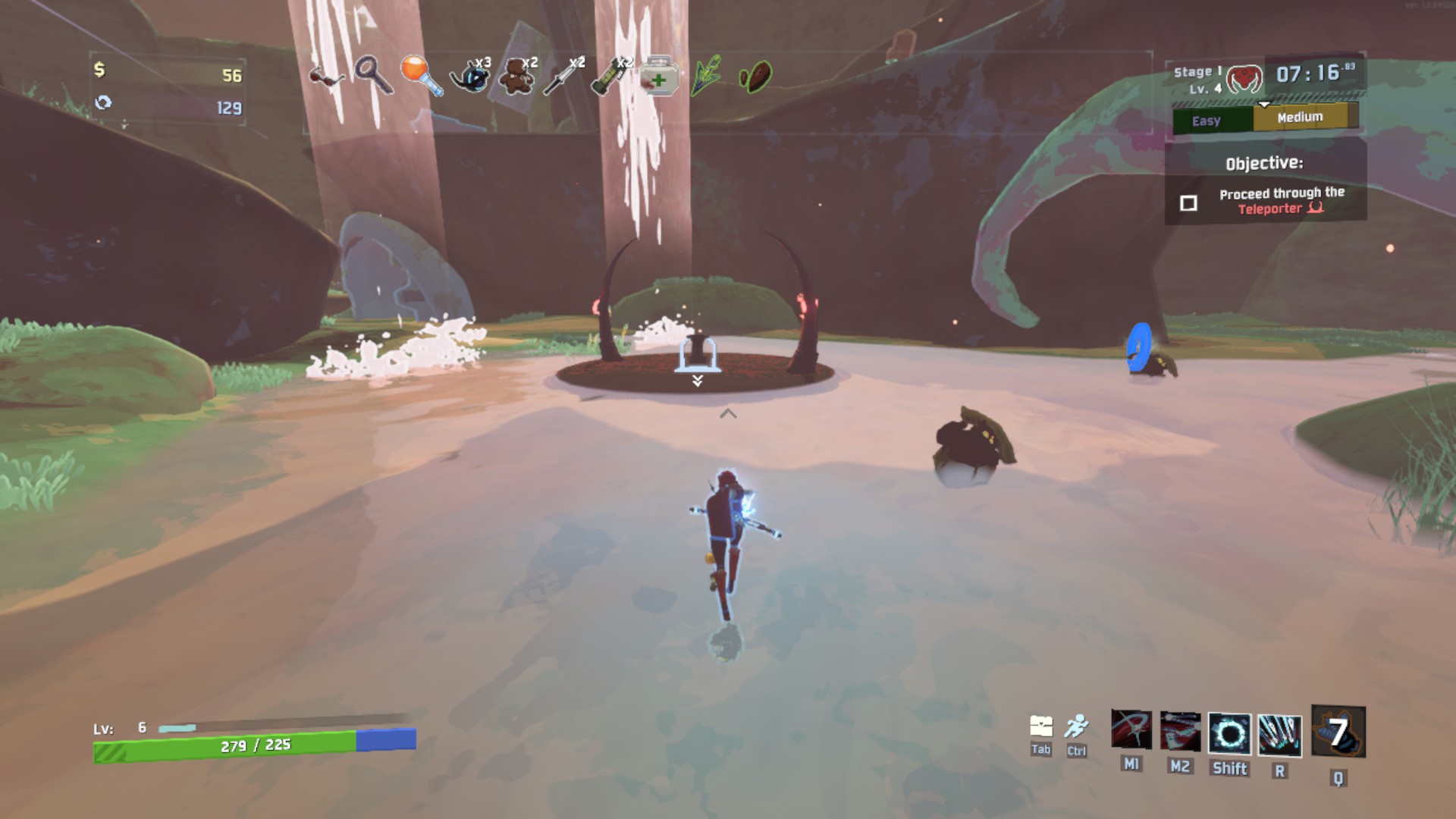Open the inventory chest icon
Screen dimensions: 1456x819
coord(1041,726)
